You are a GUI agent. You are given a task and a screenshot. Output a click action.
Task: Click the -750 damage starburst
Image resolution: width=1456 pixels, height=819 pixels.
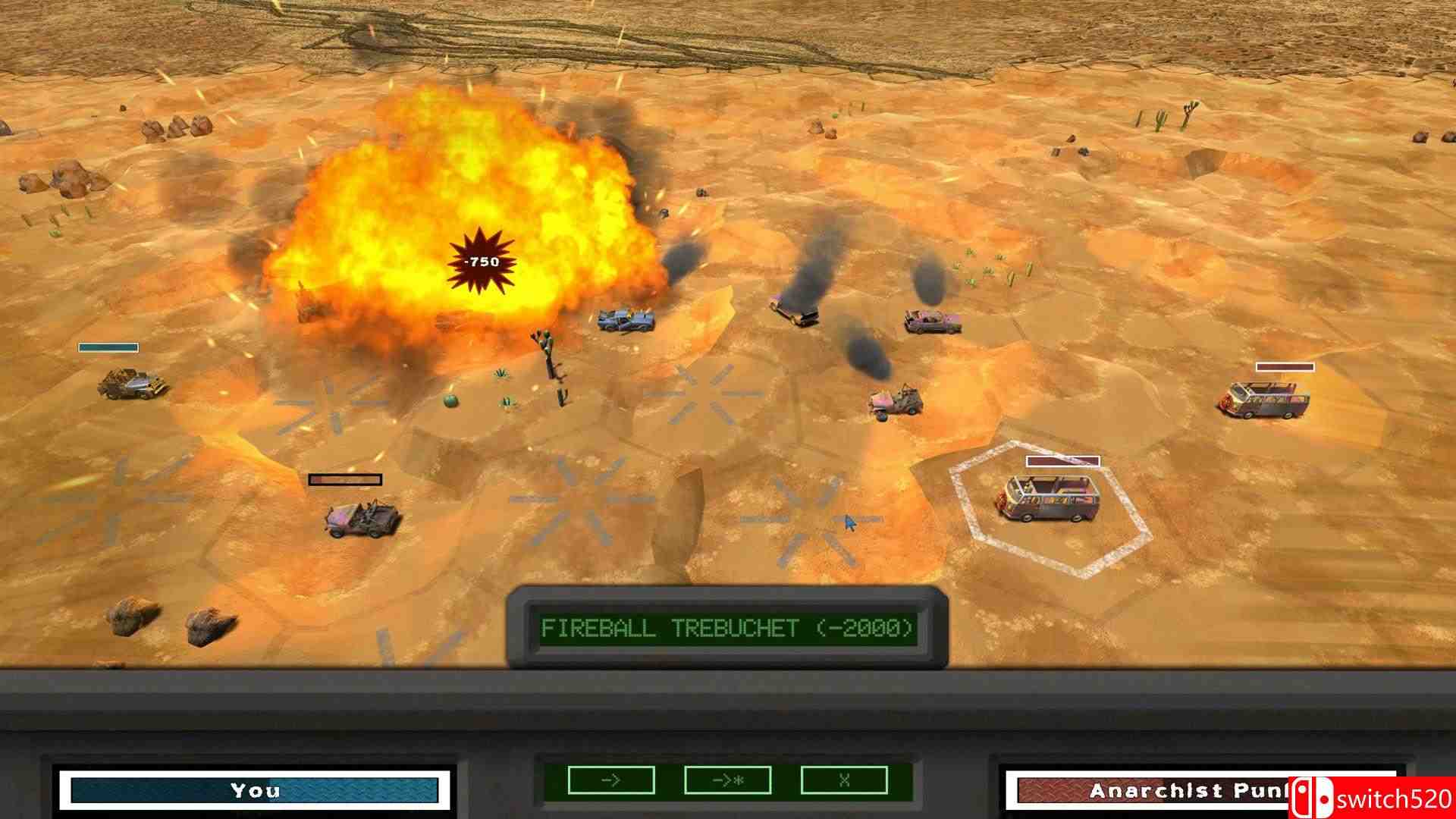(x=479, y=262)
